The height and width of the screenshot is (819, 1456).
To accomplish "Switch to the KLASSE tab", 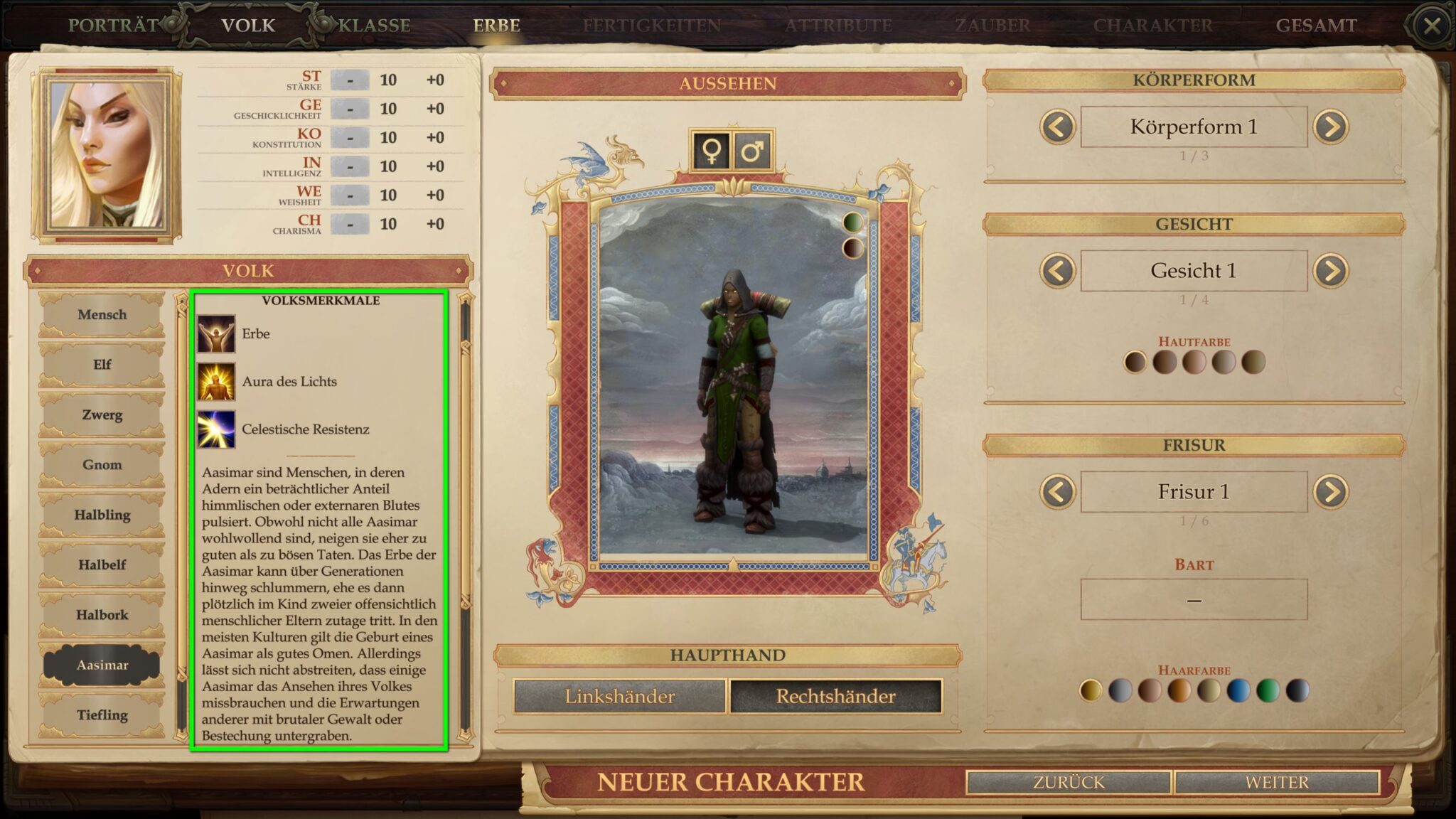I will point(373,23).
